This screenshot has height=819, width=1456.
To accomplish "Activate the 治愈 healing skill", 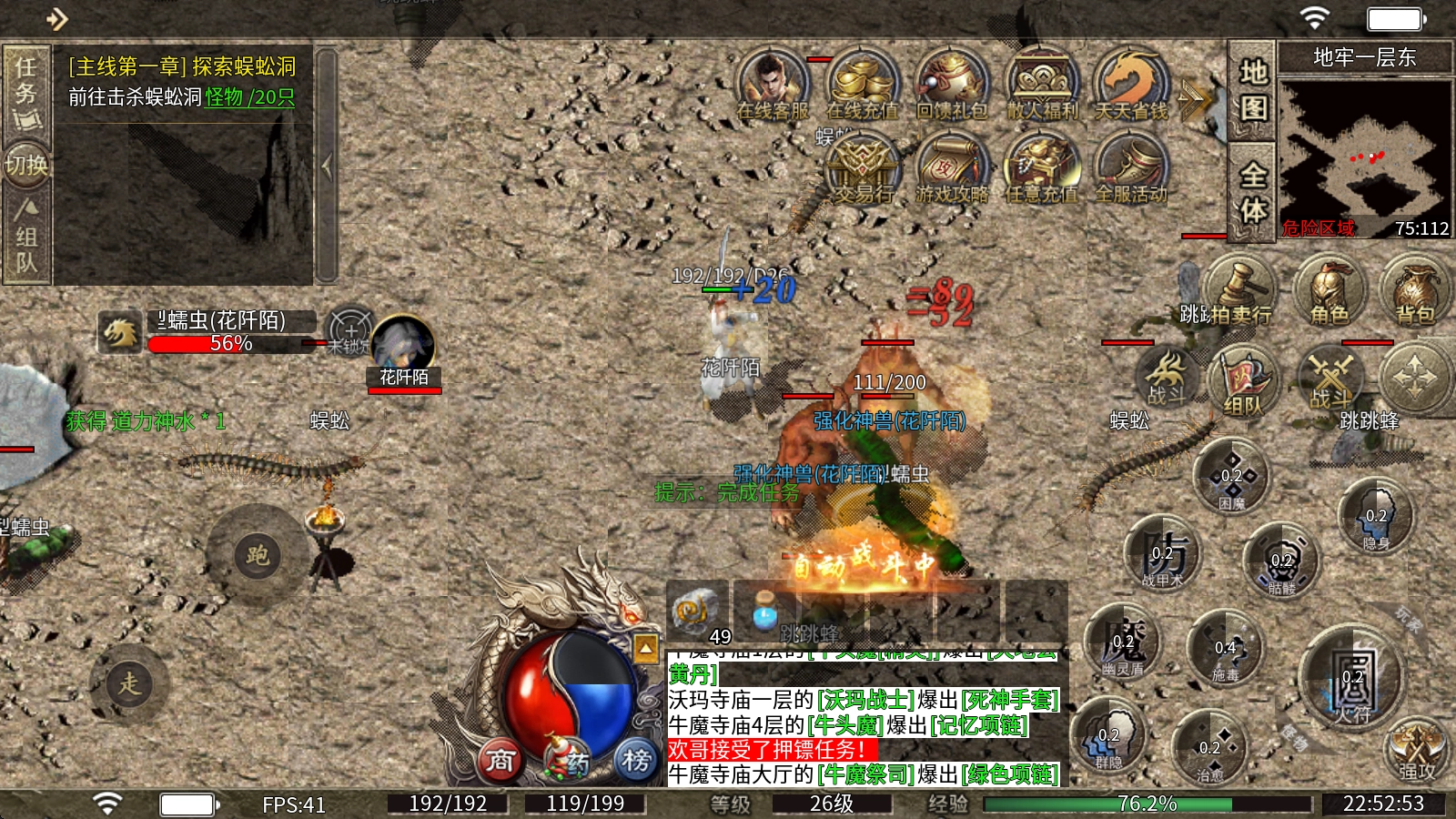I will pos(1209,748).
